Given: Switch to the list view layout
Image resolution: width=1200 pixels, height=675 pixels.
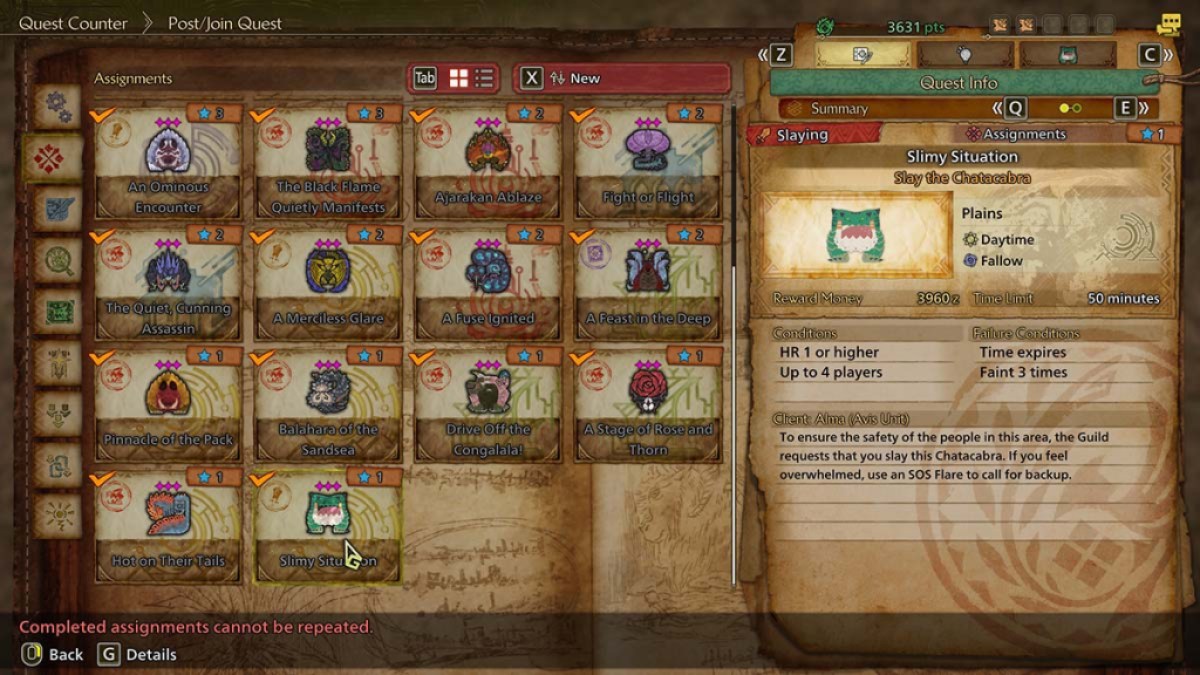Looking at the screenshot, I should click(485, 78).
